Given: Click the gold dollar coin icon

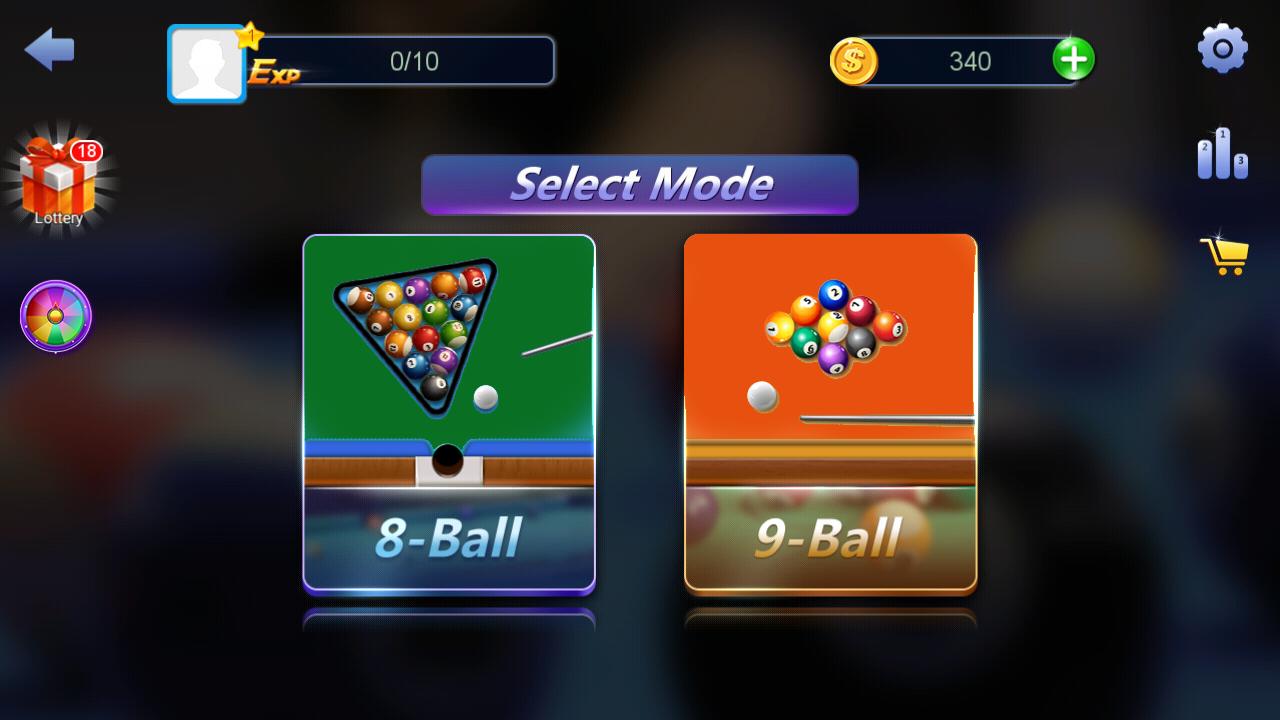Looking at the screenshot, I should (855, 60).
